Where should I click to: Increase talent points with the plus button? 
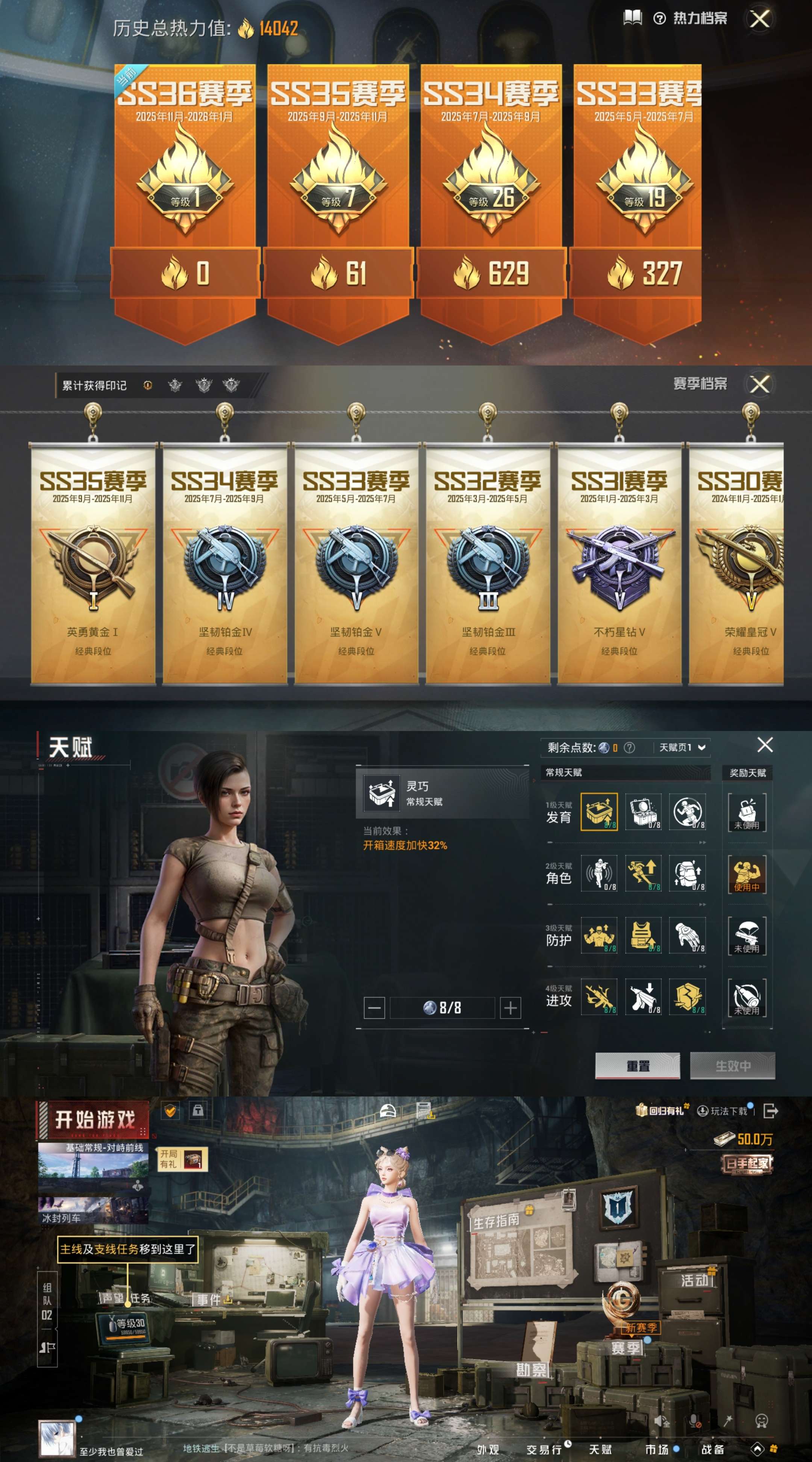510,1008
